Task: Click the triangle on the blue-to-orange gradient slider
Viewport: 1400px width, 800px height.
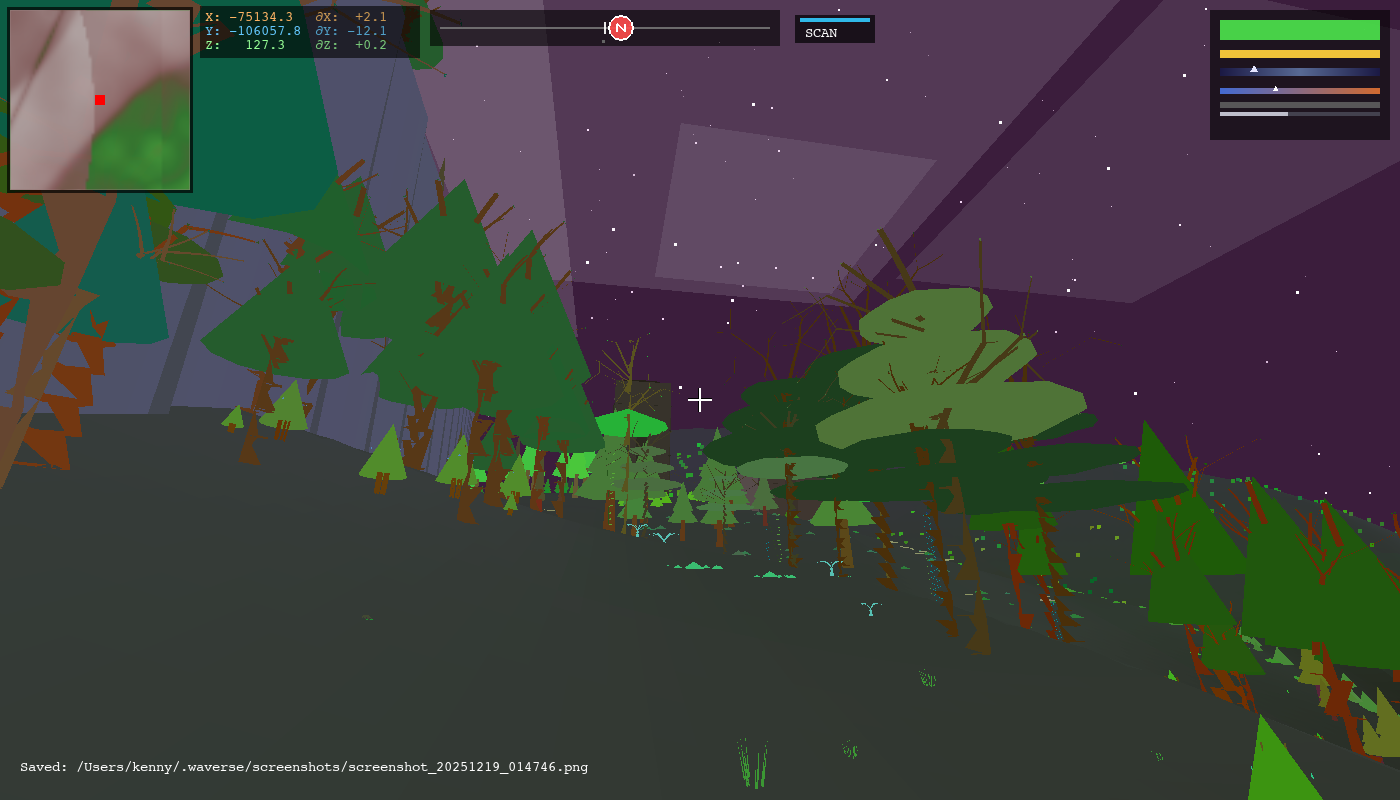Action: tap(1275, 89)
